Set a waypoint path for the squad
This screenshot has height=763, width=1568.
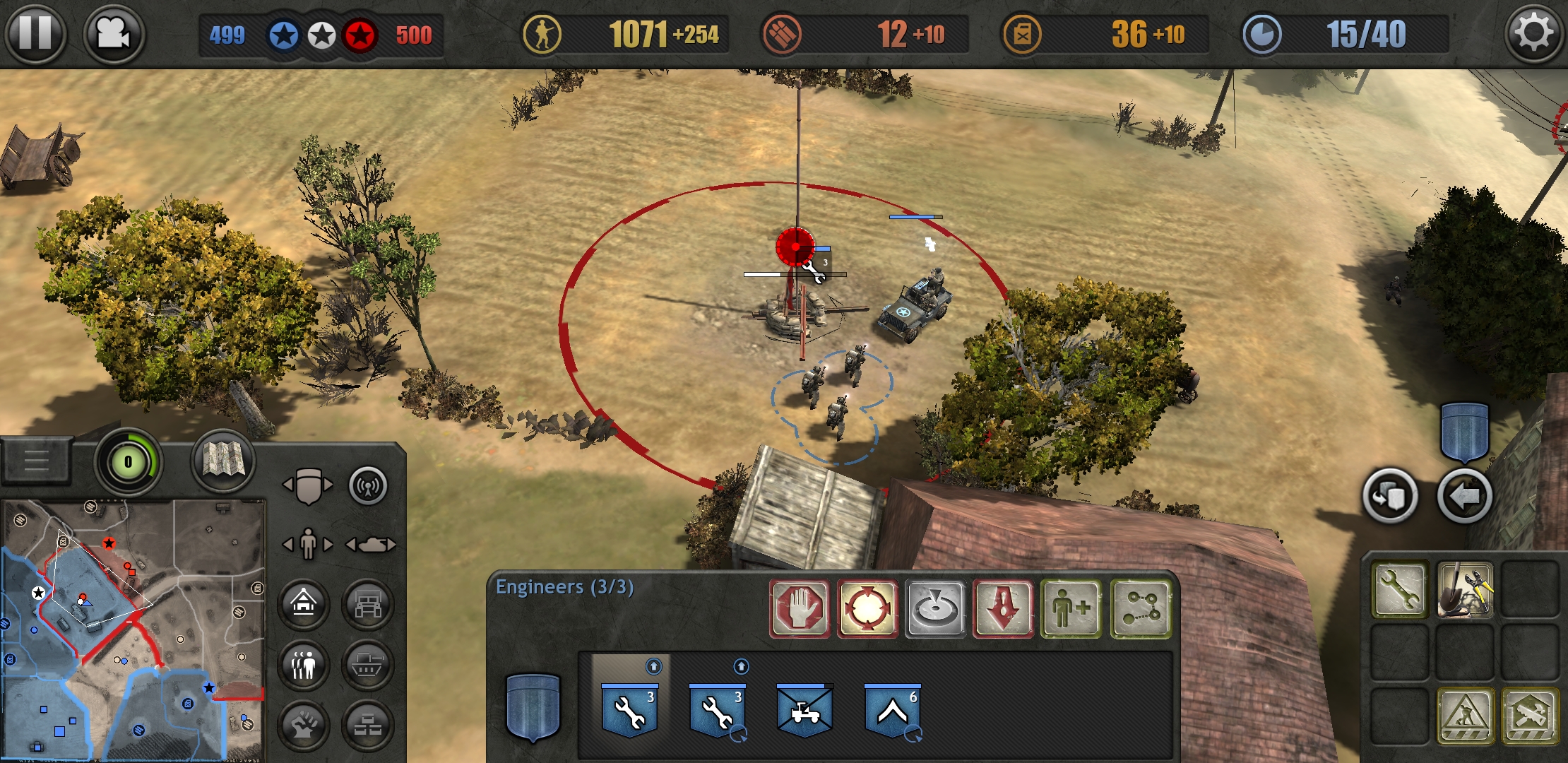coord(1140,608)
